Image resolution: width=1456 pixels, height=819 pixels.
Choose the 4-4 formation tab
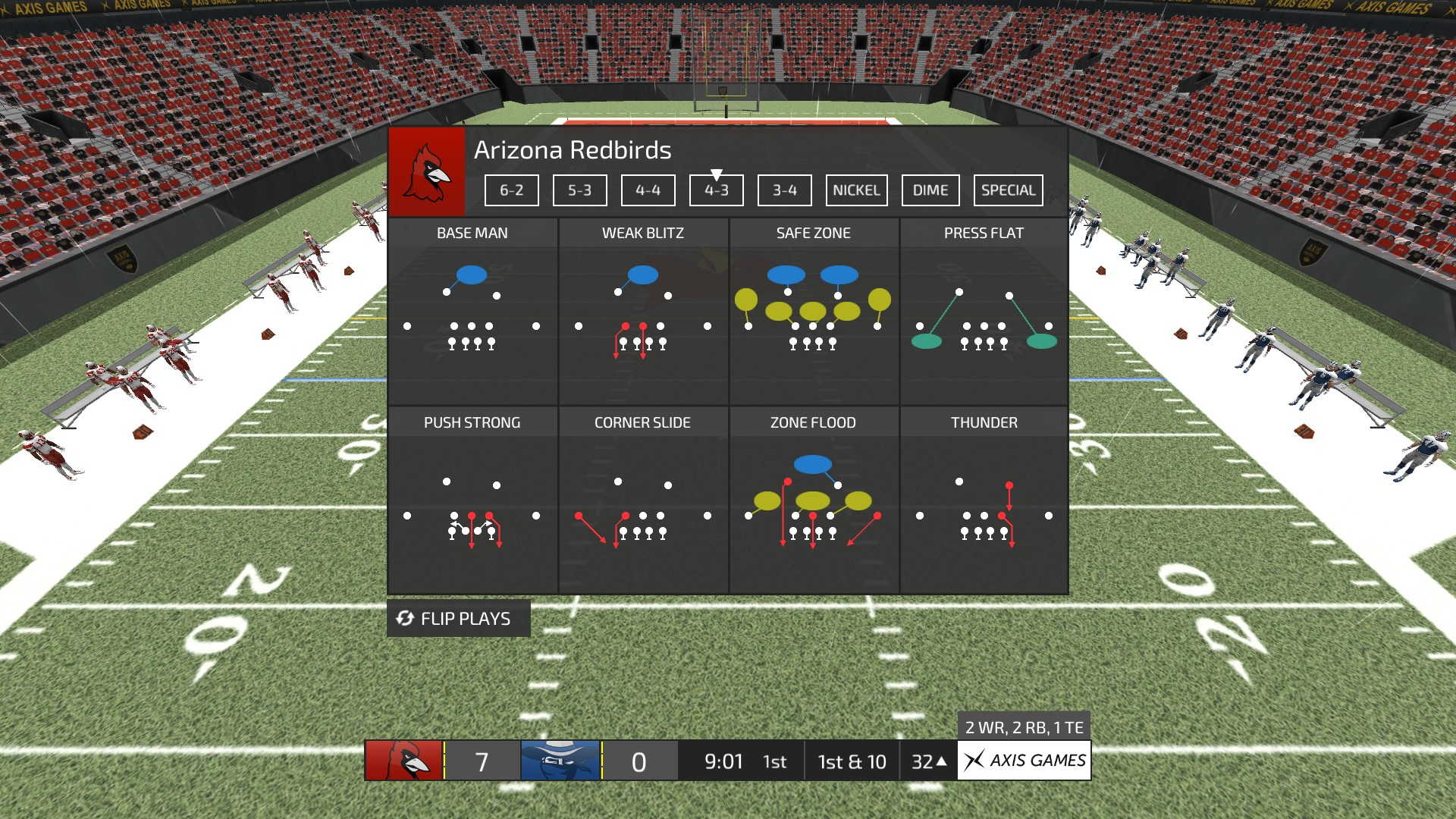pos(648,190)
